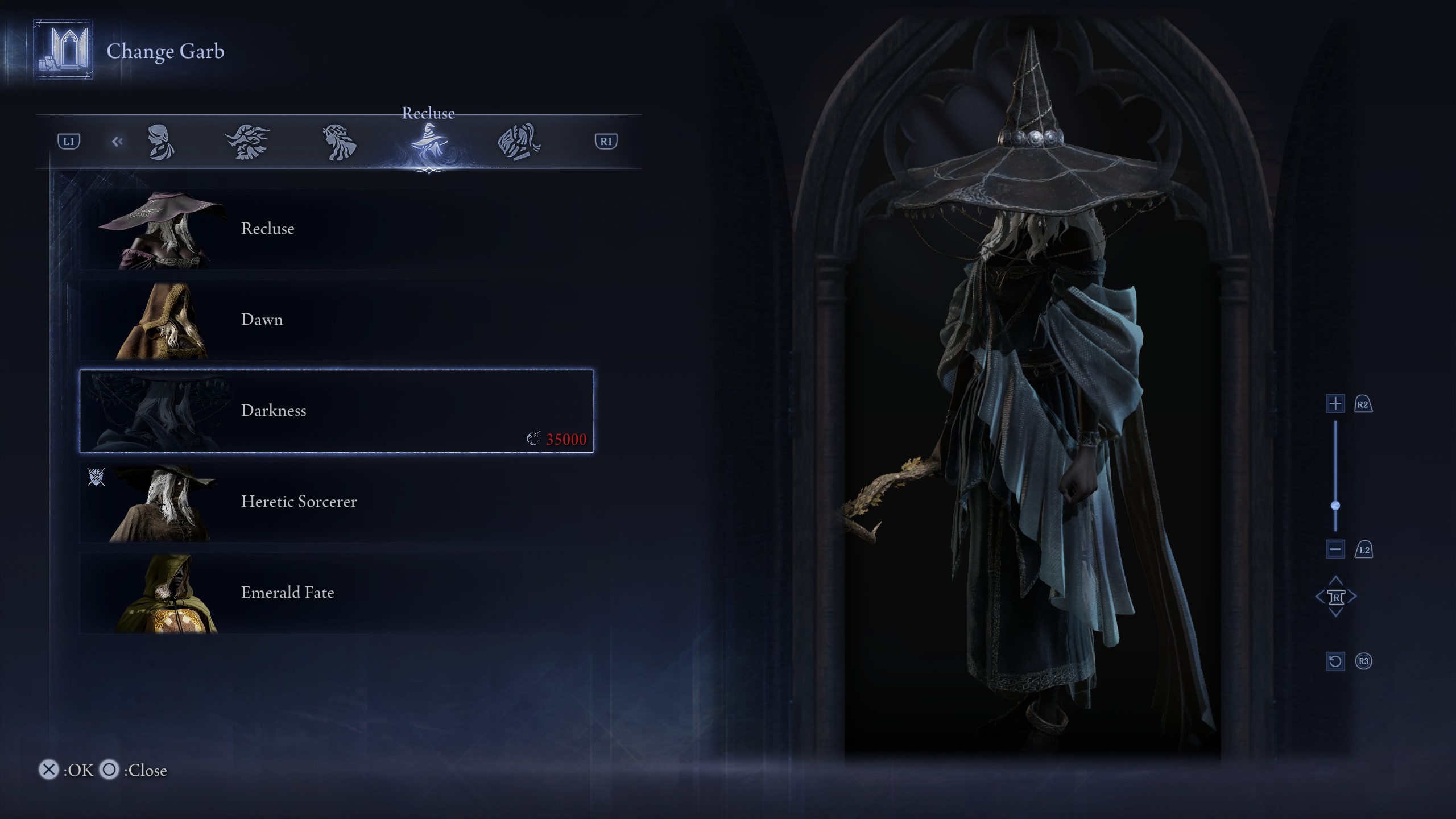Choose the Dawn garb

336,320
